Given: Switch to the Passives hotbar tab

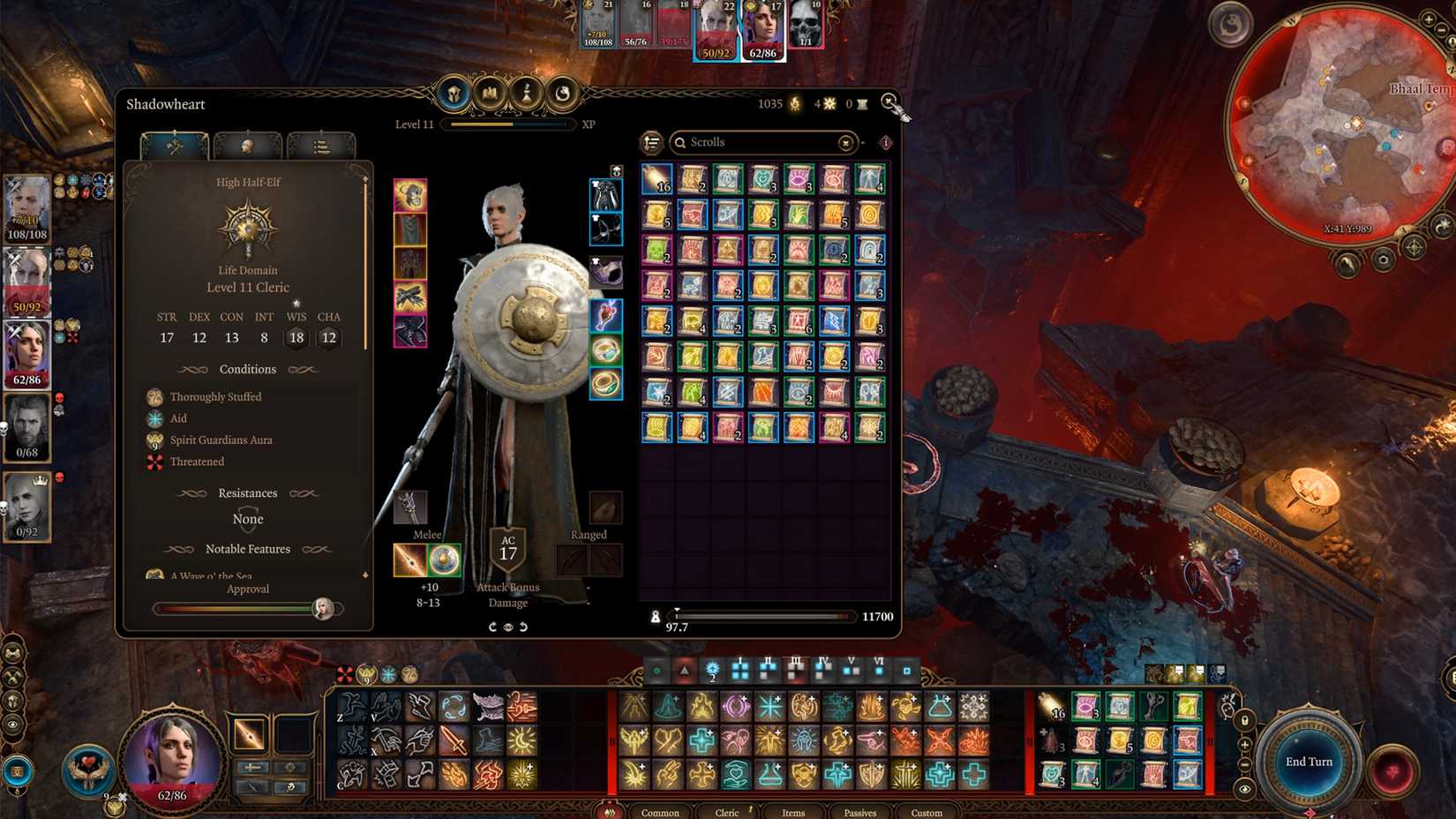Looking at the screenshot, I should pyautogui.click(x=859, y=812).
